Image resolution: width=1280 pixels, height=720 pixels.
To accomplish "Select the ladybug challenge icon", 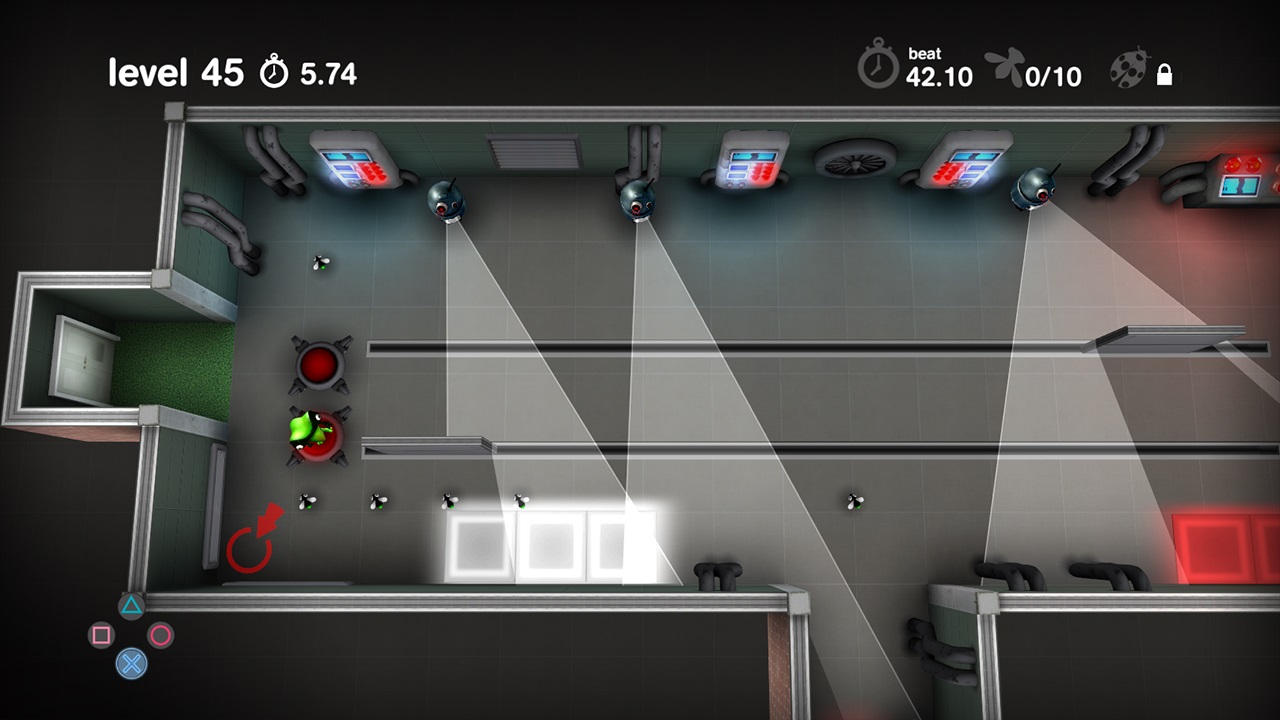I will [x=1129, y=68].
